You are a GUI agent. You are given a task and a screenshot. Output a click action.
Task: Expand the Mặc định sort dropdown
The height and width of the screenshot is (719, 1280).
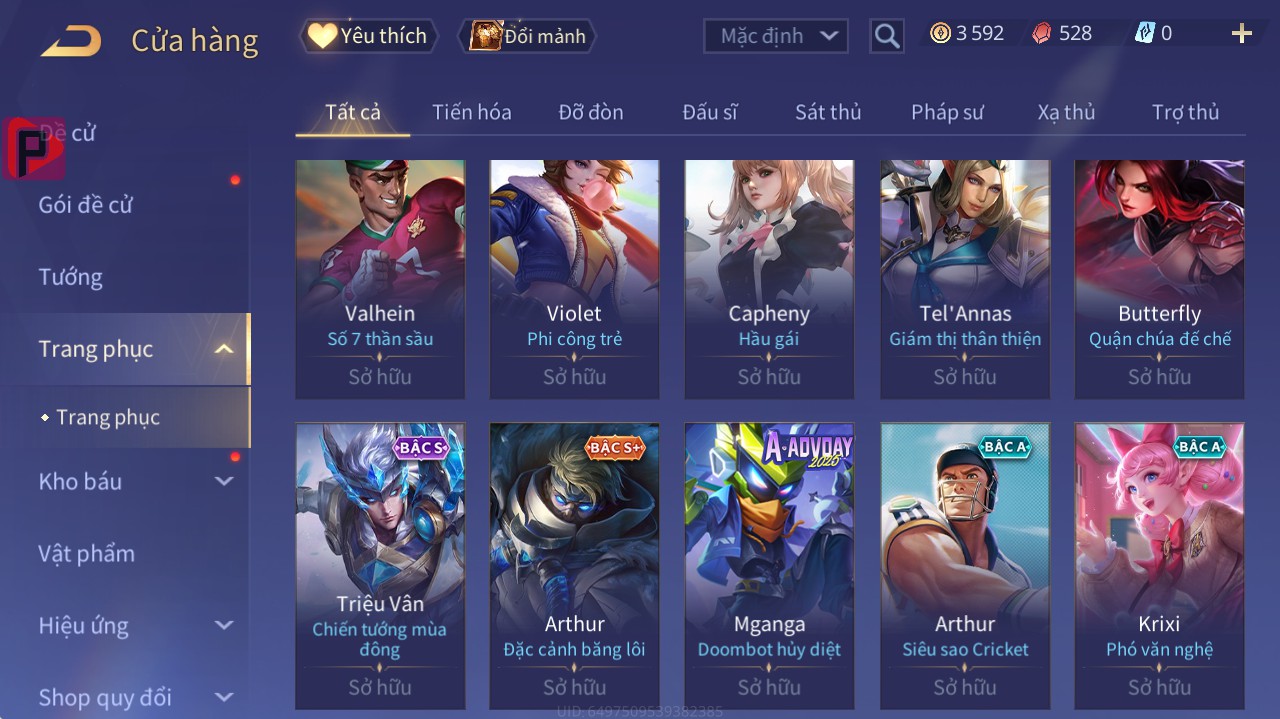776,36
